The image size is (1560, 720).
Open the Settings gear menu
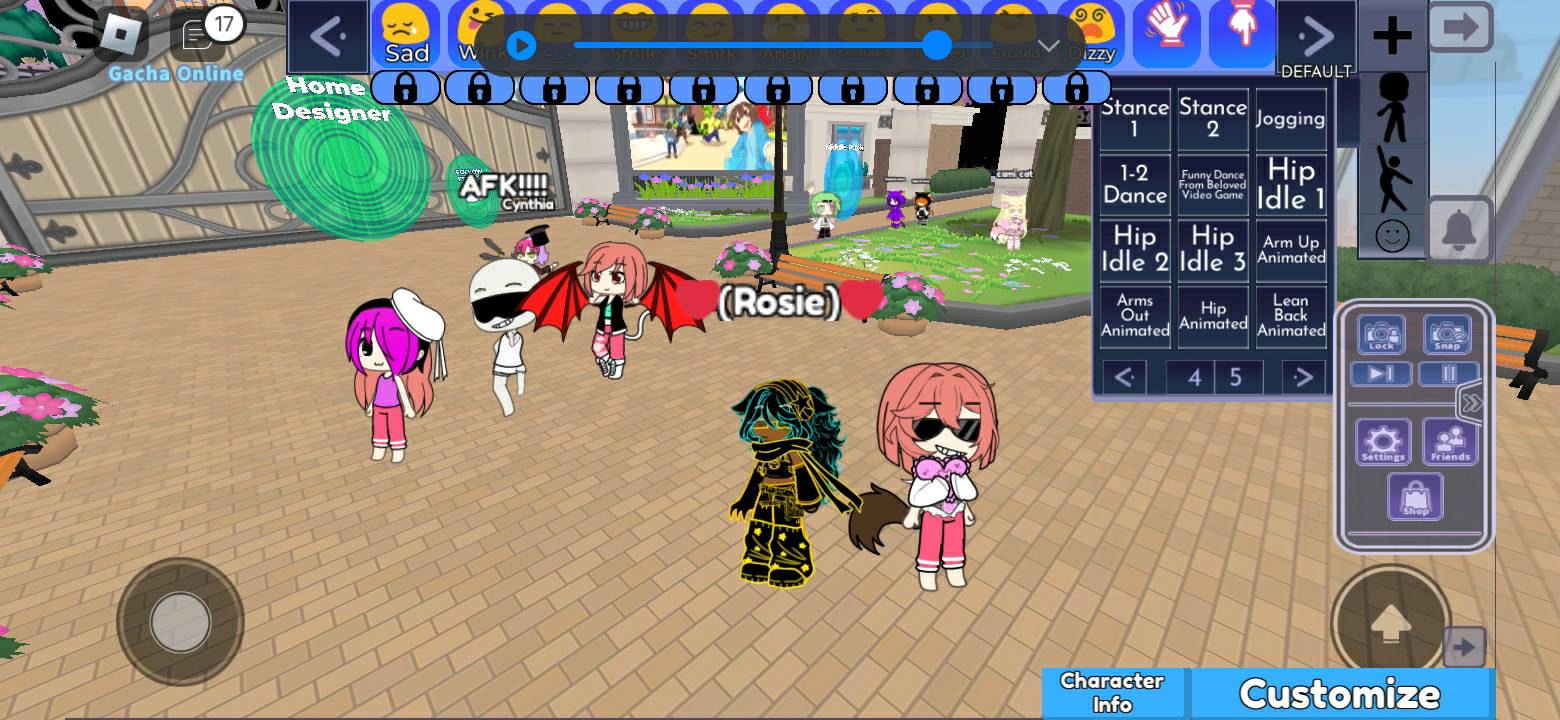pos(1383,442)
